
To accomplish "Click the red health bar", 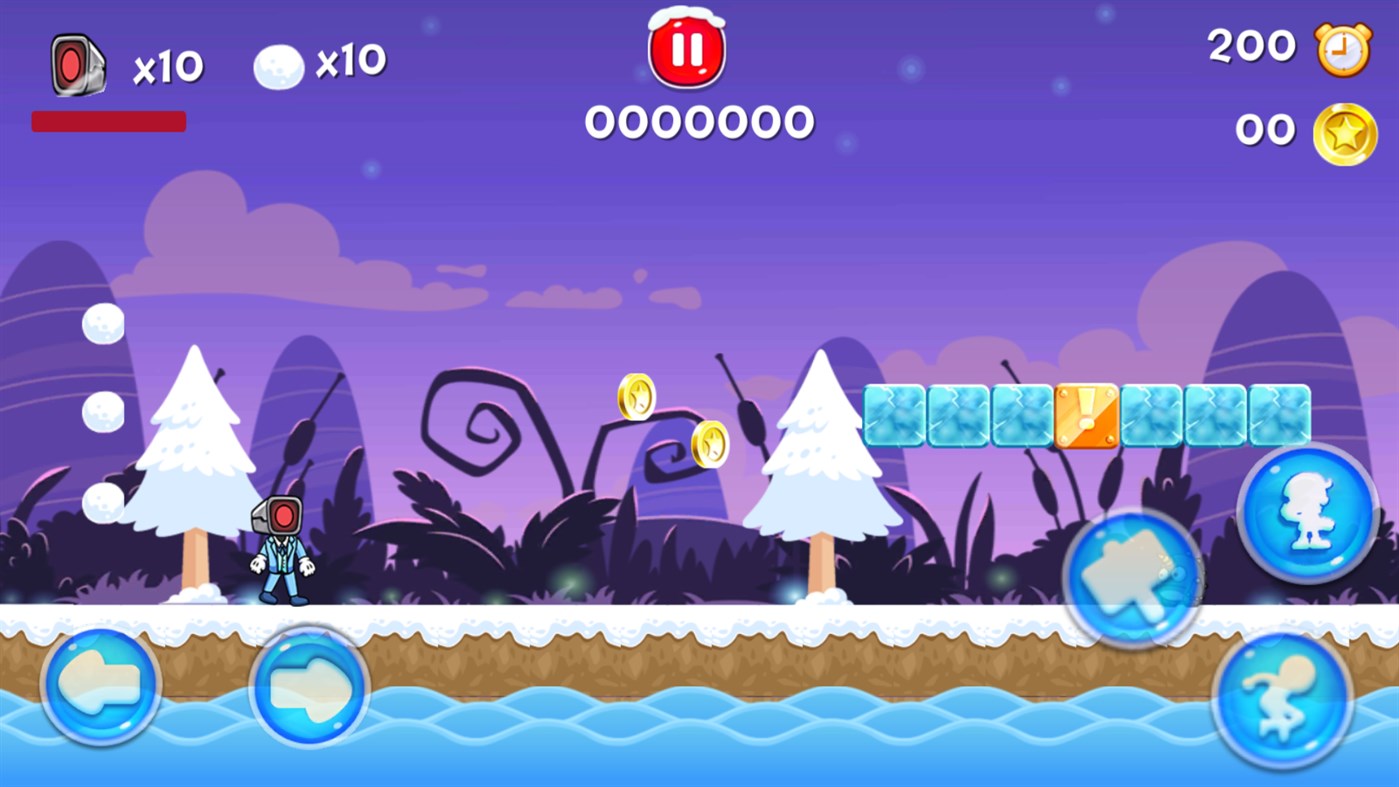I will click(x=108, y=121).
